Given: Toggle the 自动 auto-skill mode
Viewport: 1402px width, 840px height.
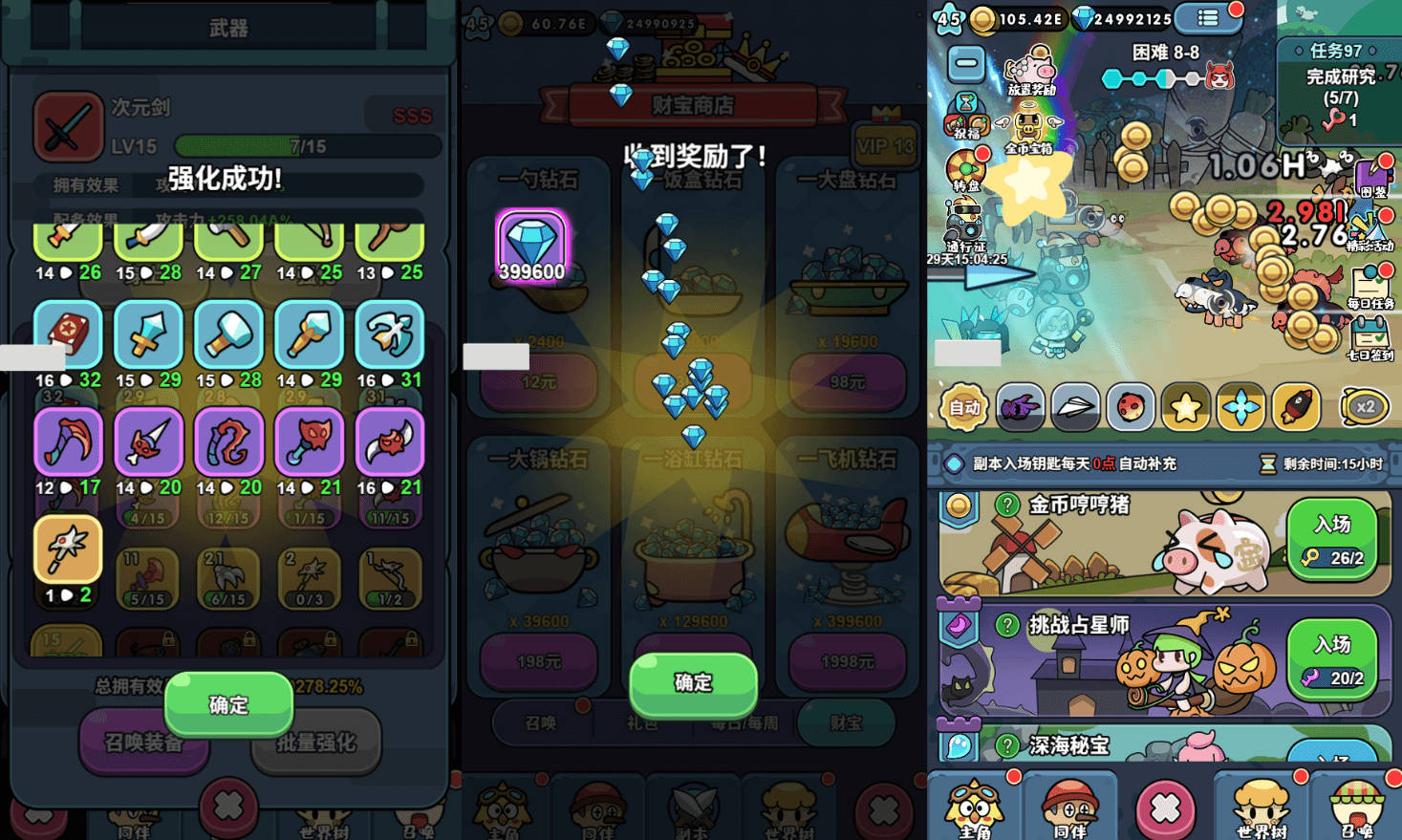Looking at the screenshot, I should click(x=967, y=407).
